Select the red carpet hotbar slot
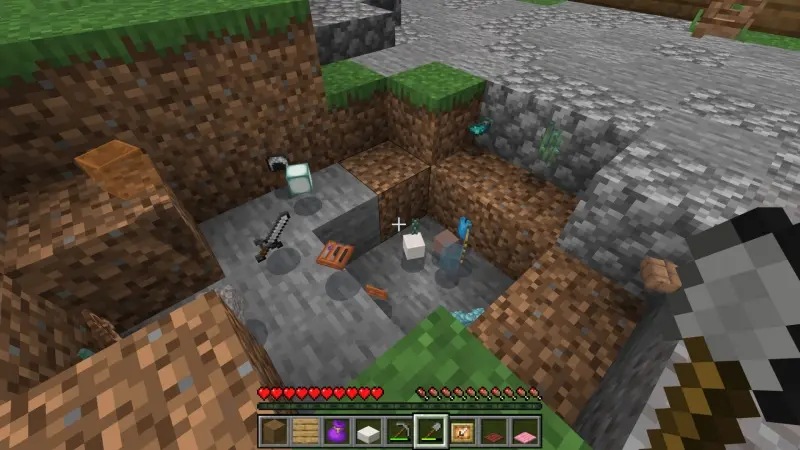The width and height of the screenshot is (800, 450). [x=494, y=432]
